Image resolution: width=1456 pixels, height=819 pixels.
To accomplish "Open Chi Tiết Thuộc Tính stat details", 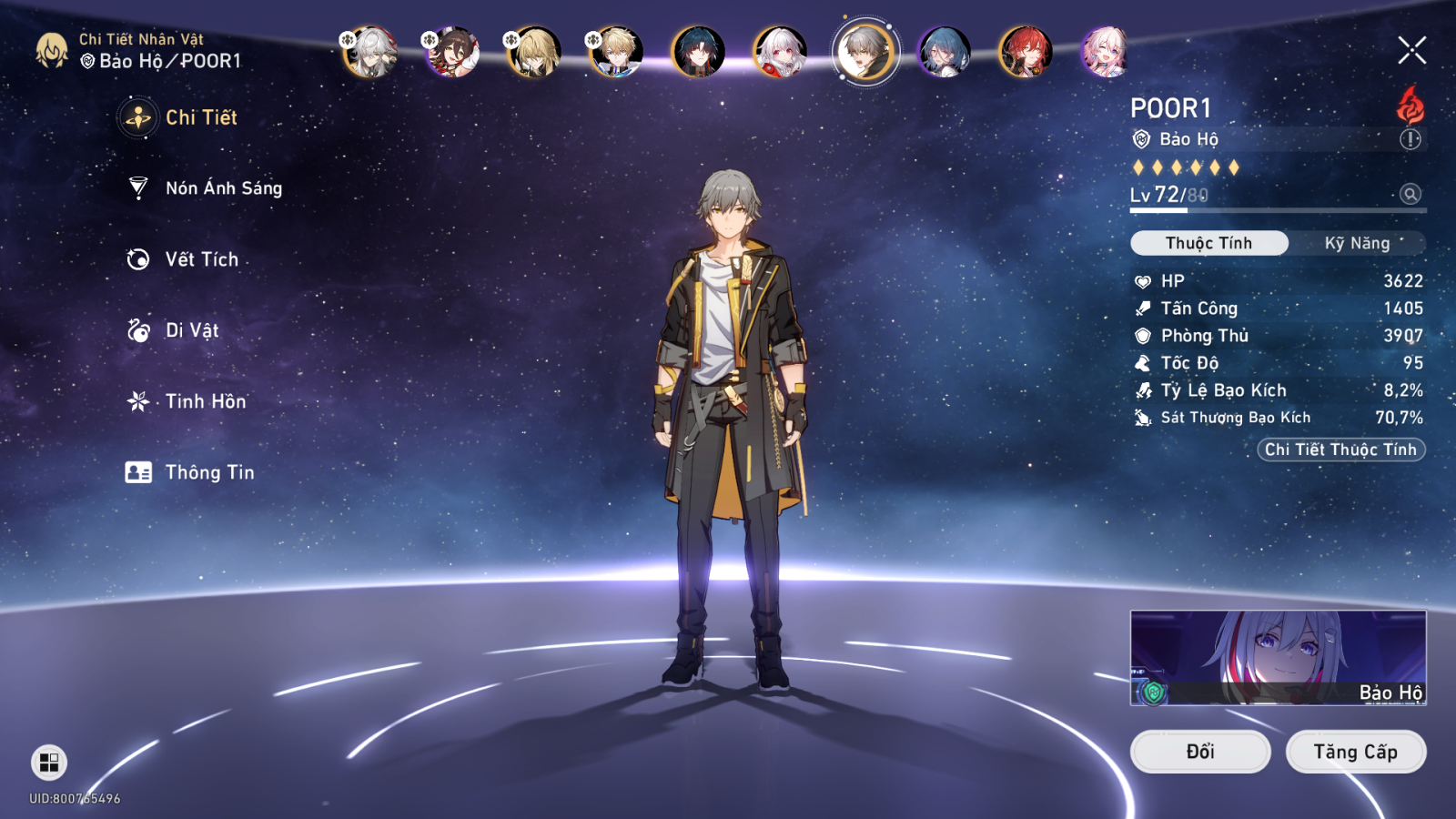I will click(x=1340, y=450).
